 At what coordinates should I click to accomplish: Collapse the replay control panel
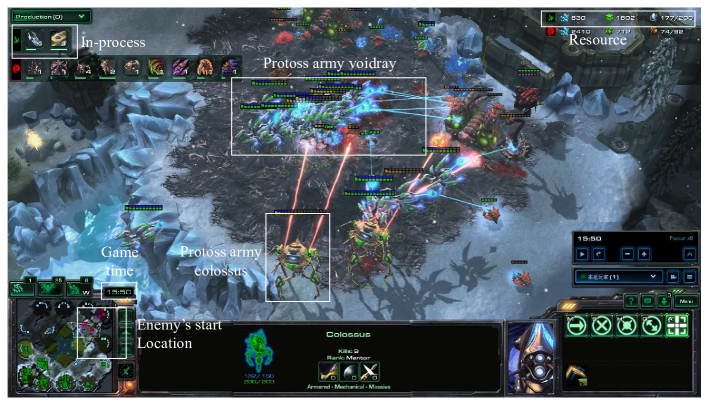[690, 254]
